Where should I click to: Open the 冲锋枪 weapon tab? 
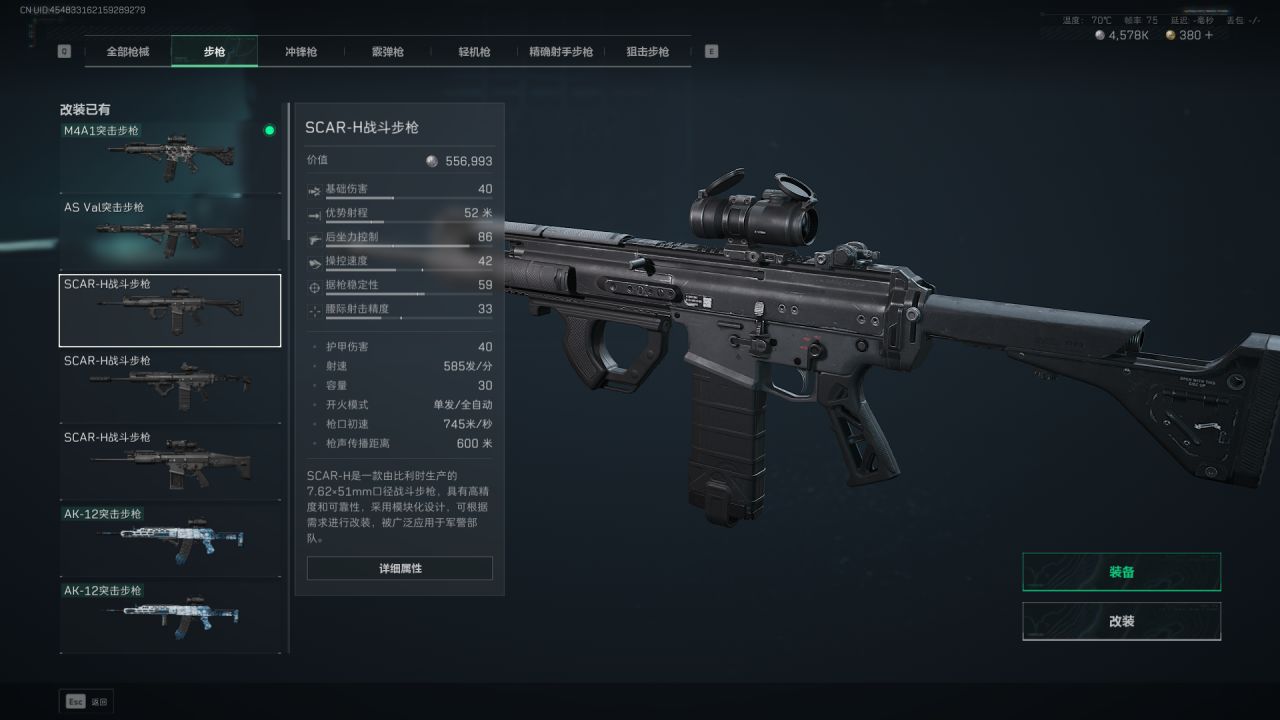point(300,52)
